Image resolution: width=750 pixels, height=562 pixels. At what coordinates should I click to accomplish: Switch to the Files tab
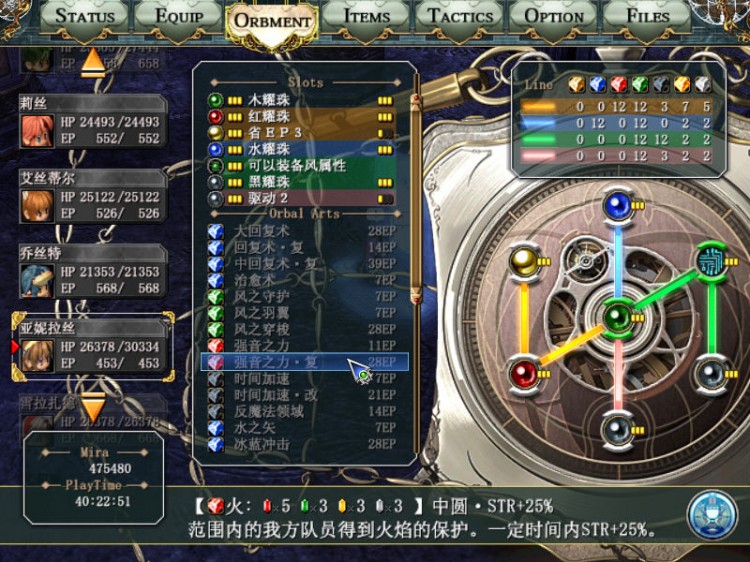tap(648, 16)
